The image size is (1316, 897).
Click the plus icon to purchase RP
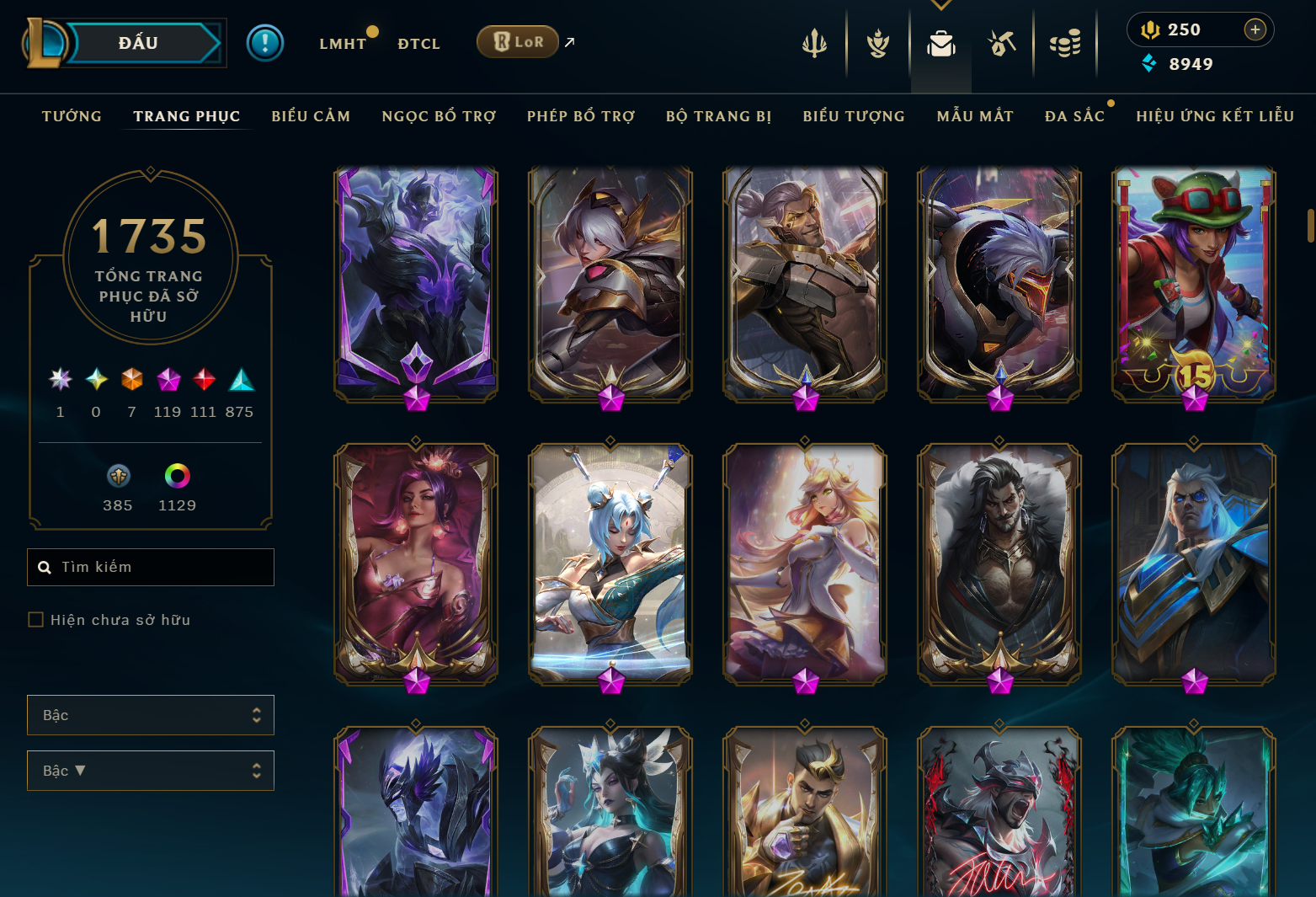click(1255, 29)
